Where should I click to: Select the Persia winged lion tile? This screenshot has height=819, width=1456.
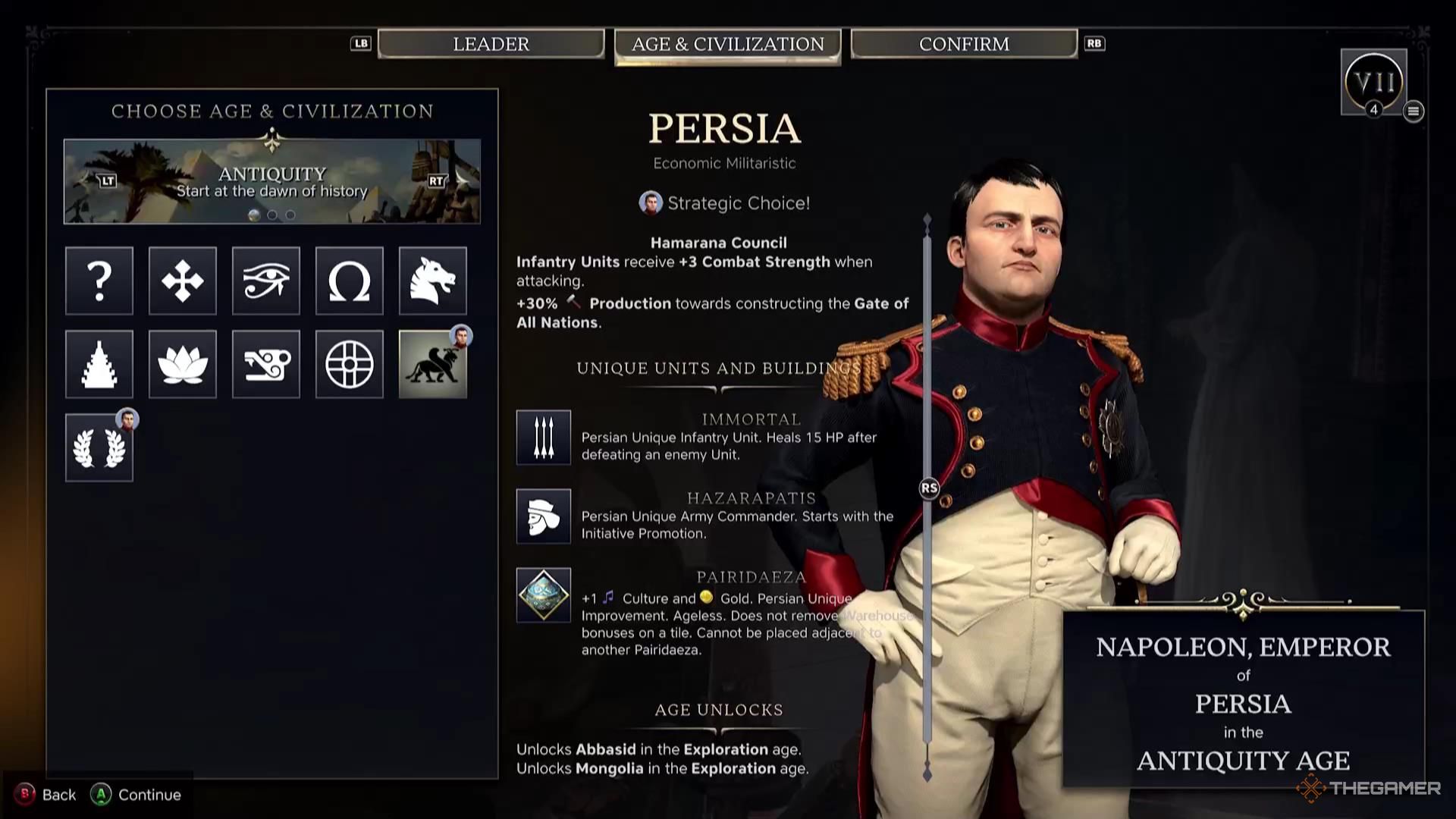(x=433, y=364)
